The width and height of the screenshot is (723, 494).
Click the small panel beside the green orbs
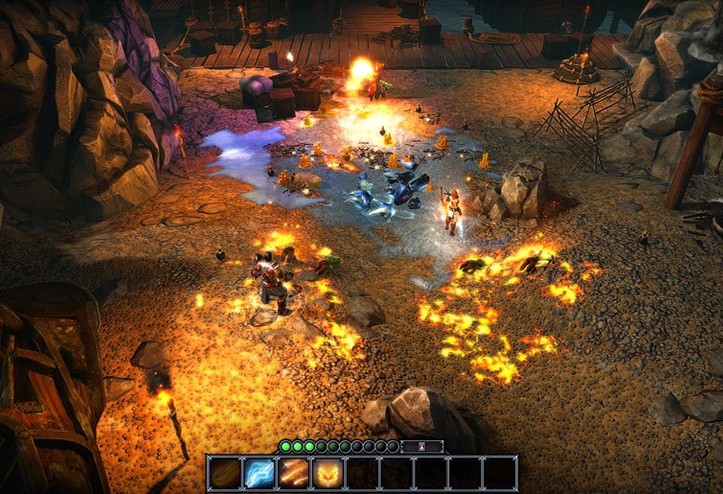coord(422,446)
